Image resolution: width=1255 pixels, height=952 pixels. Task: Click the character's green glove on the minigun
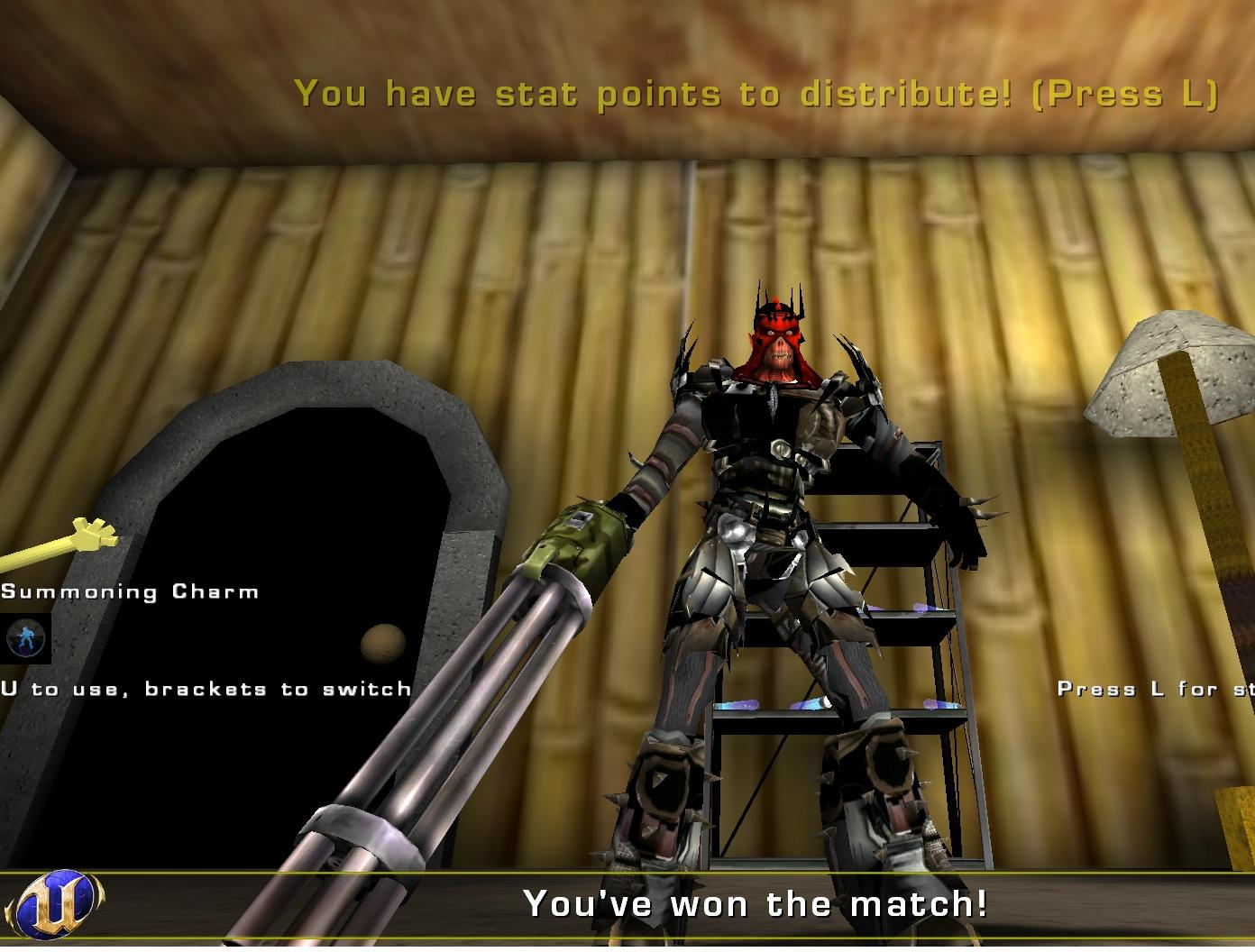(582, 541)
